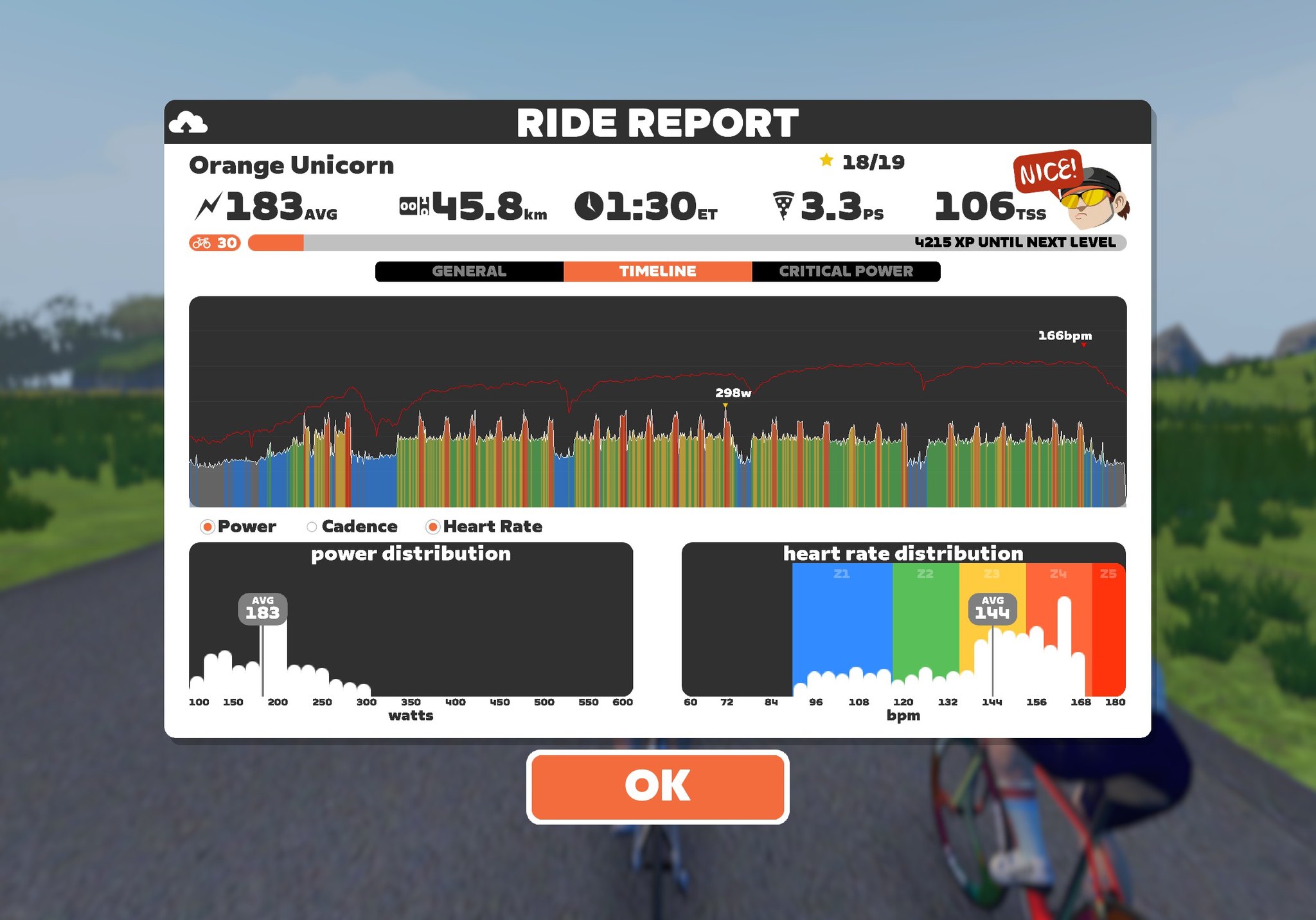1316x920 pixels.
Task: Toggle the Power graph option
Action: coord(208,527)
